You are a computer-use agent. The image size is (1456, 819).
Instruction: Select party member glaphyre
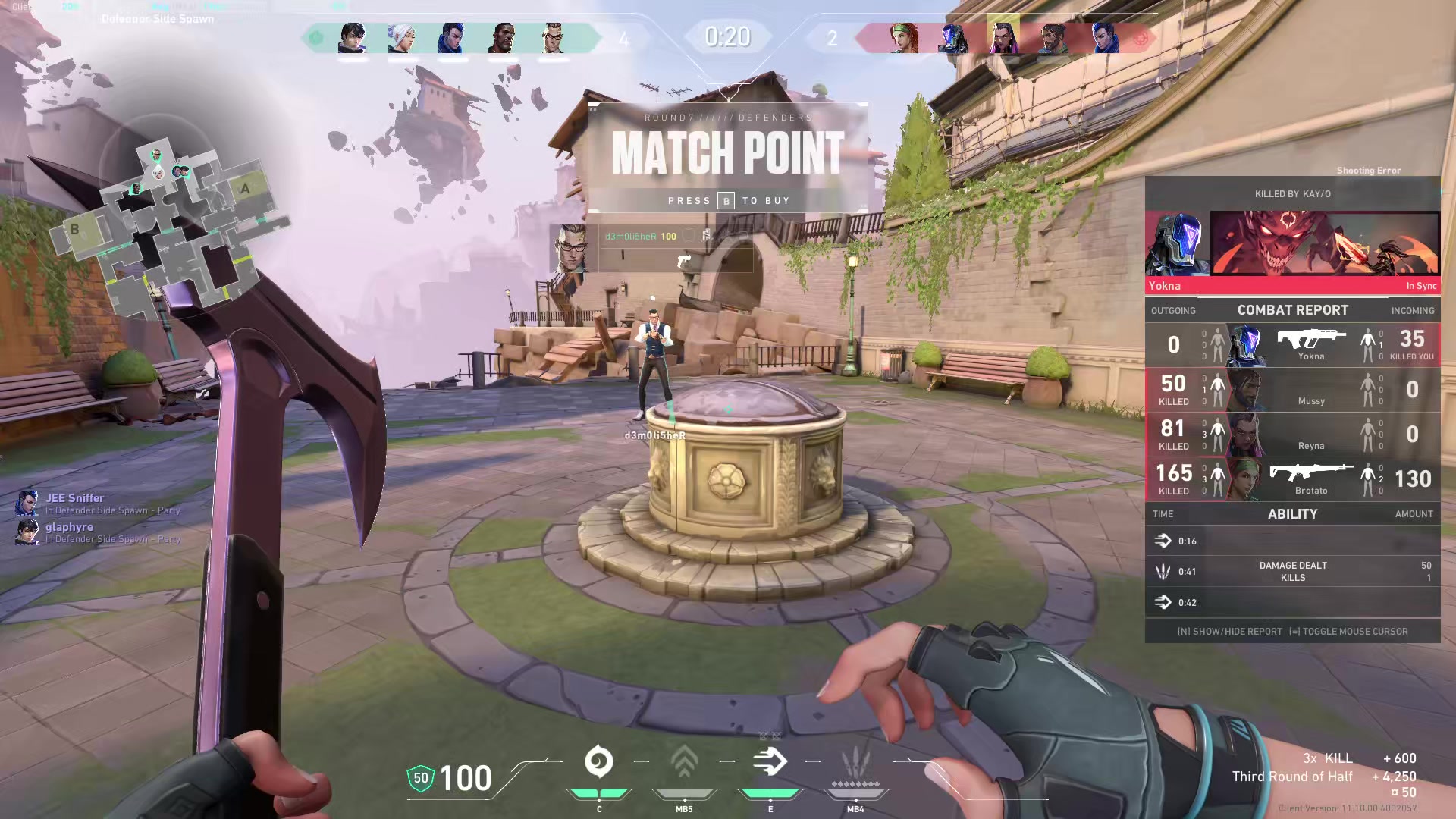pos(69,527)
